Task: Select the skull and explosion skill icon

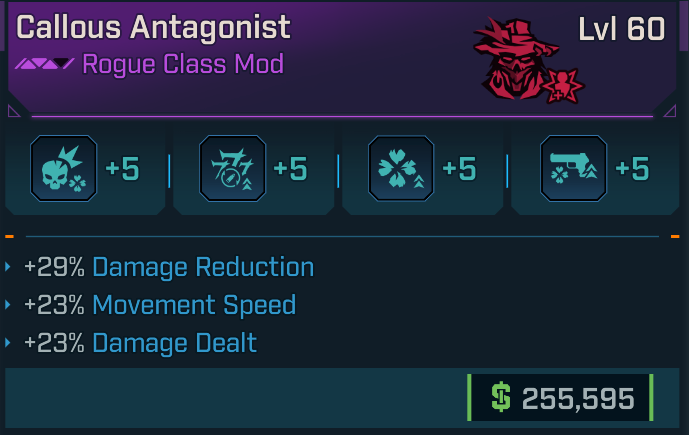Action: pyautogui.click(x=63, y=168)
